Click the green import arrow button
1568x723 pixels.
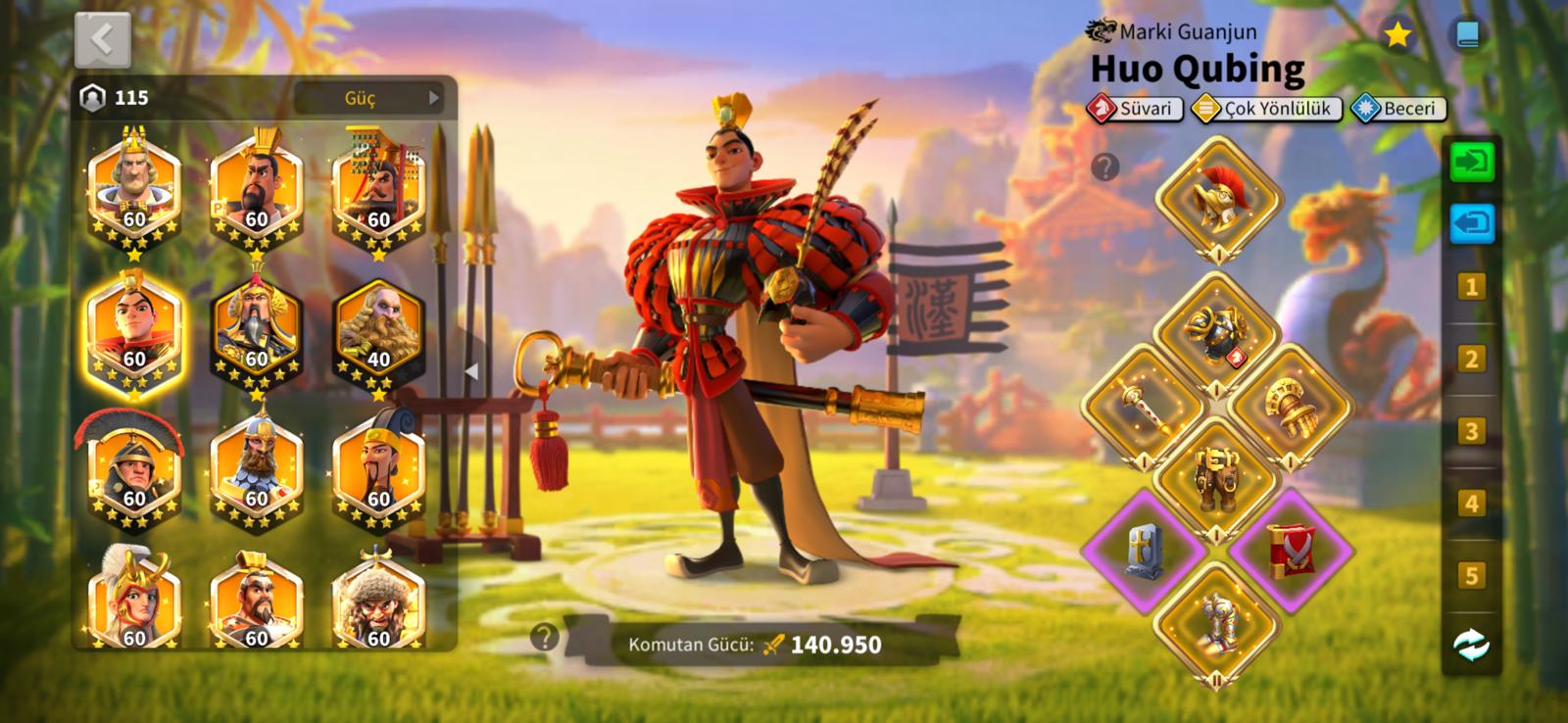1471,162
